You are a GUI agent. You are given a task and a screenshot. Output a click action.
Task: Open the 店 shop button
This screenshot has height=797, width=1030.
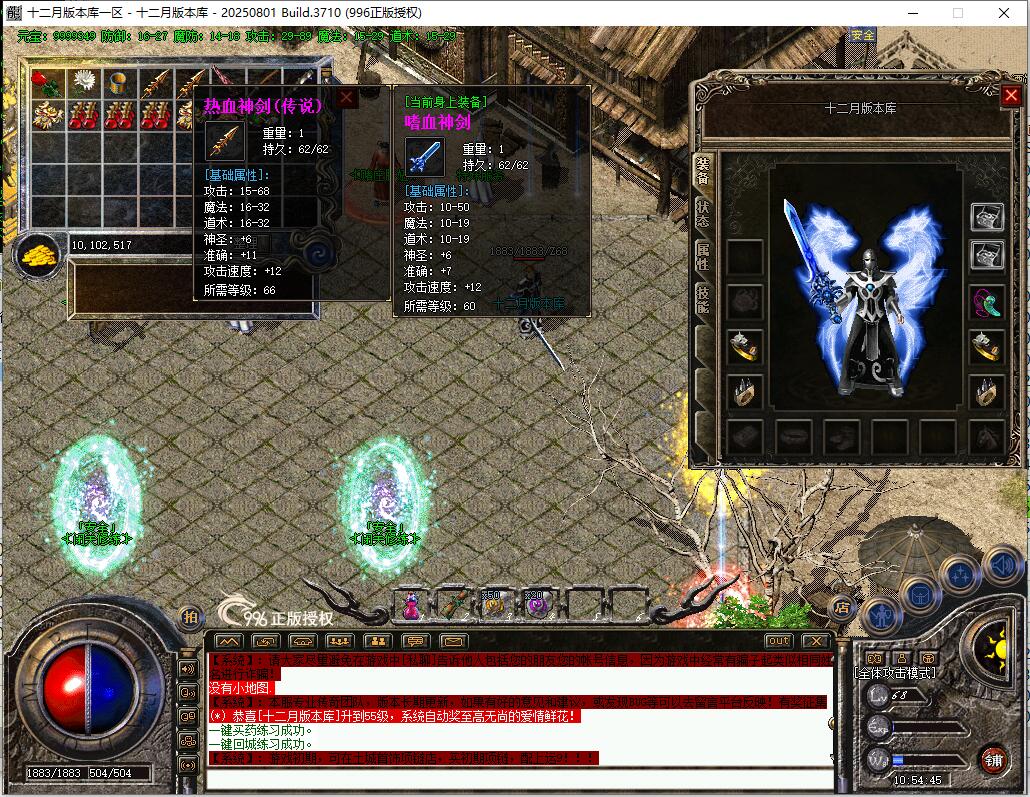(x=842, y=606)
